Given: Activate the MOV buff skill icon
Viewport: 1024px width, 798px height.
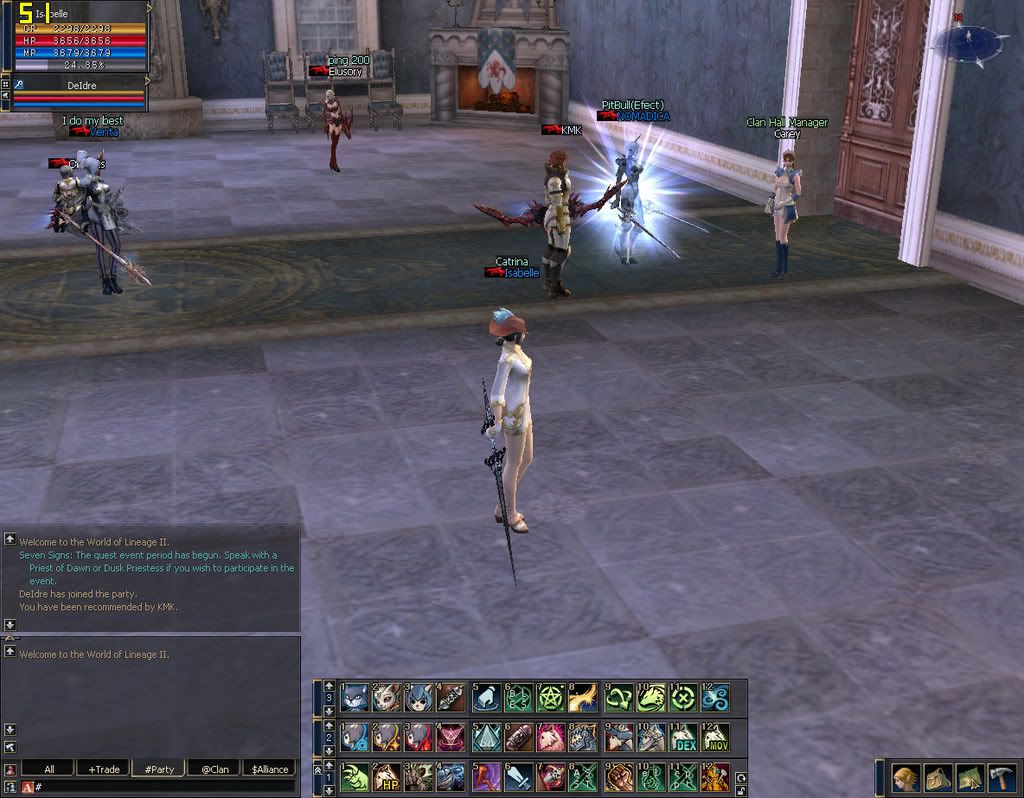Looking at the screenshot, I should pyautogui.click(x=715, y=738).
